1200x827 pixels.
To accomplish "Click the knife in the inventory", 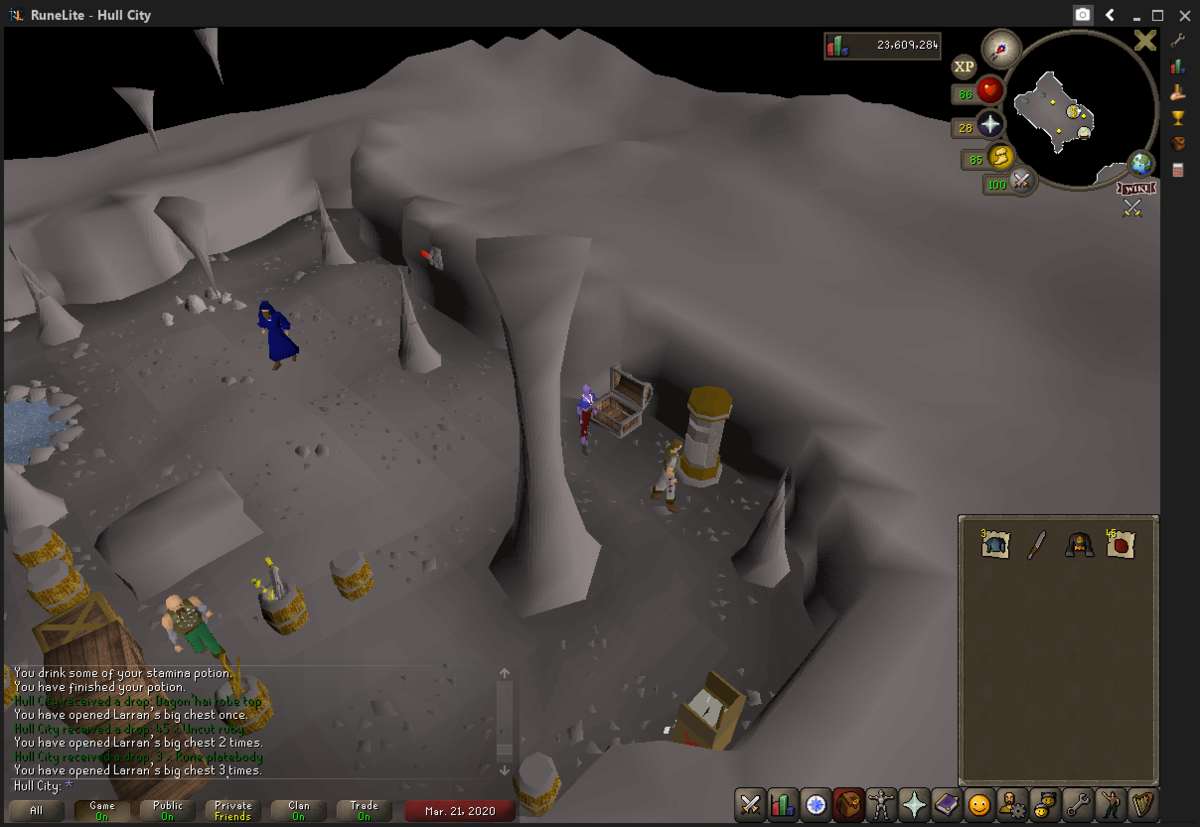I will 1037,545.
